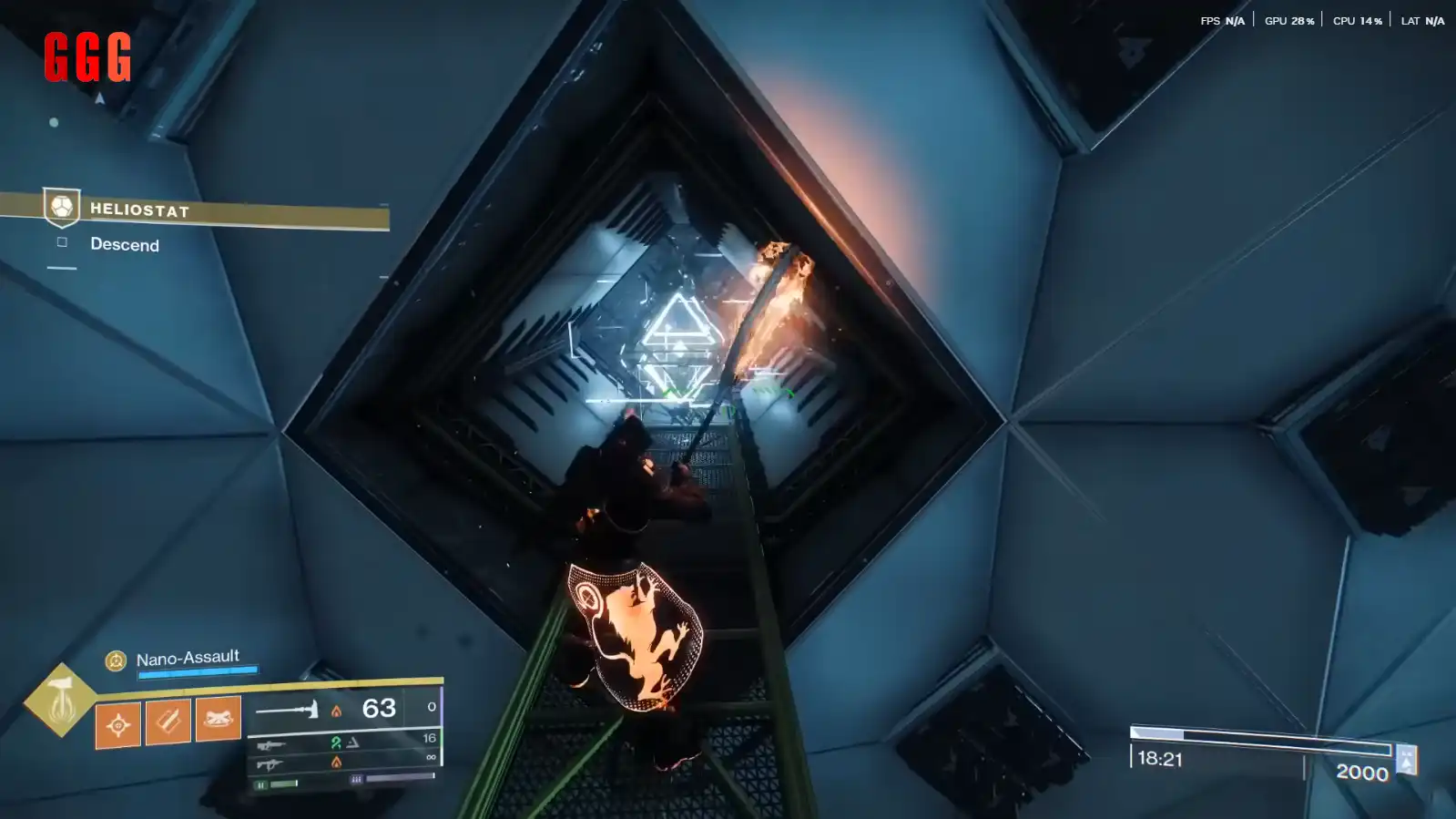
Task: Select the Heliostat objective banner
Action: (x=215, y=210)
